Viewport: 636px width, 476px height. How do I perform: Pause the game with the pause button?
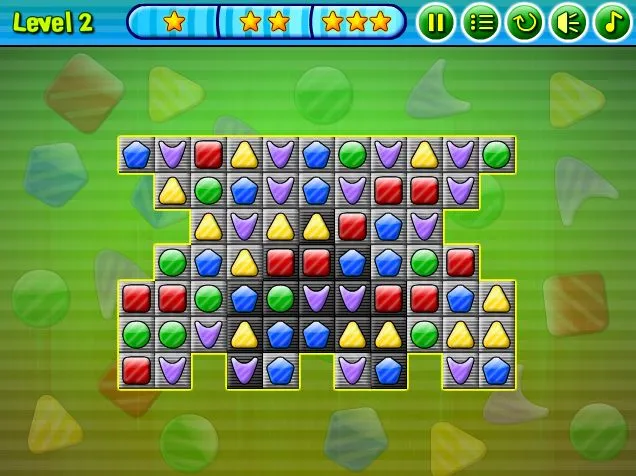pos(436,22)
